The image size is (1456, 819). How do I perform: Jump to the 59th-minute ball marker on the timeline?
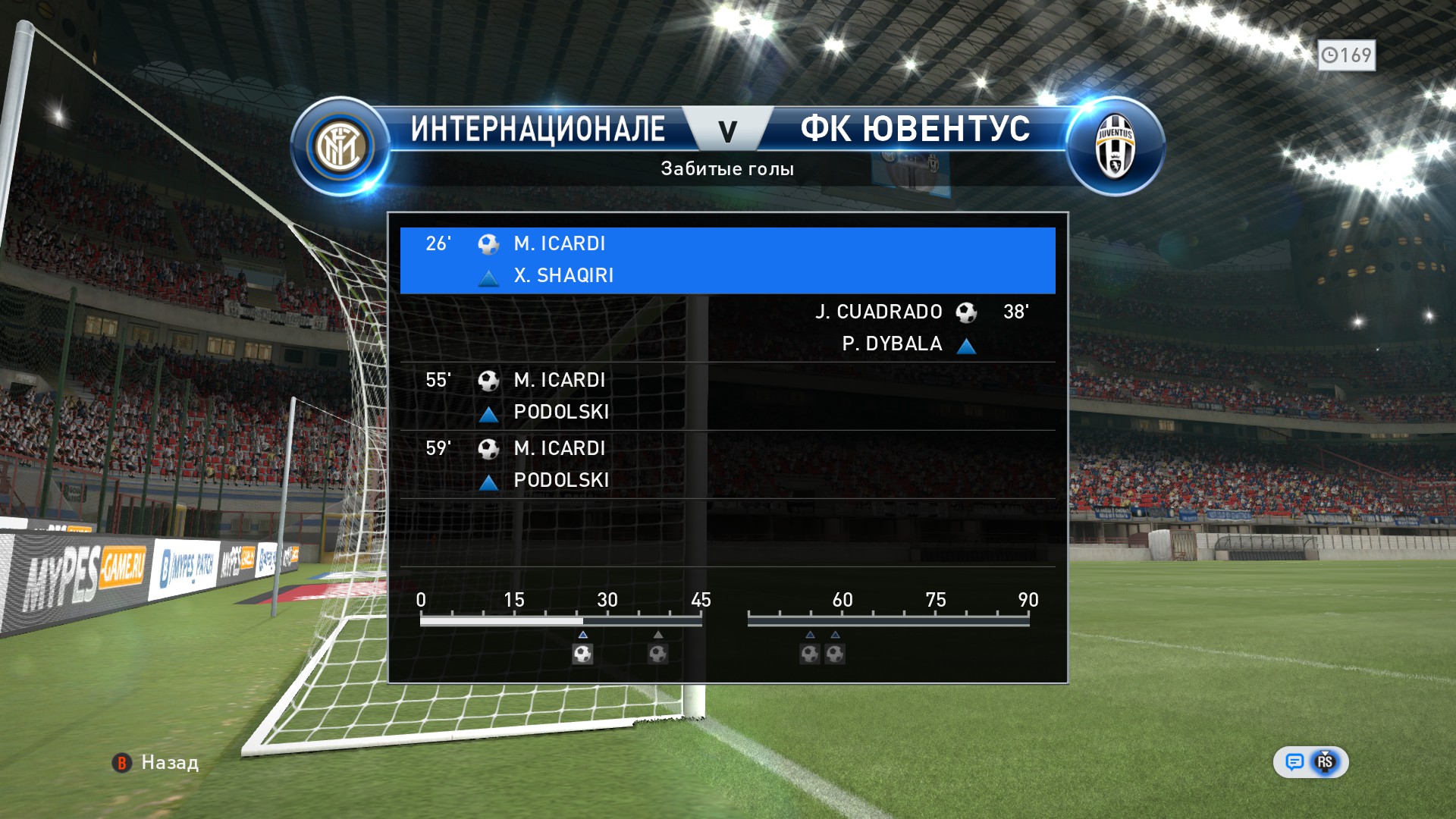(x=835, y=654)
